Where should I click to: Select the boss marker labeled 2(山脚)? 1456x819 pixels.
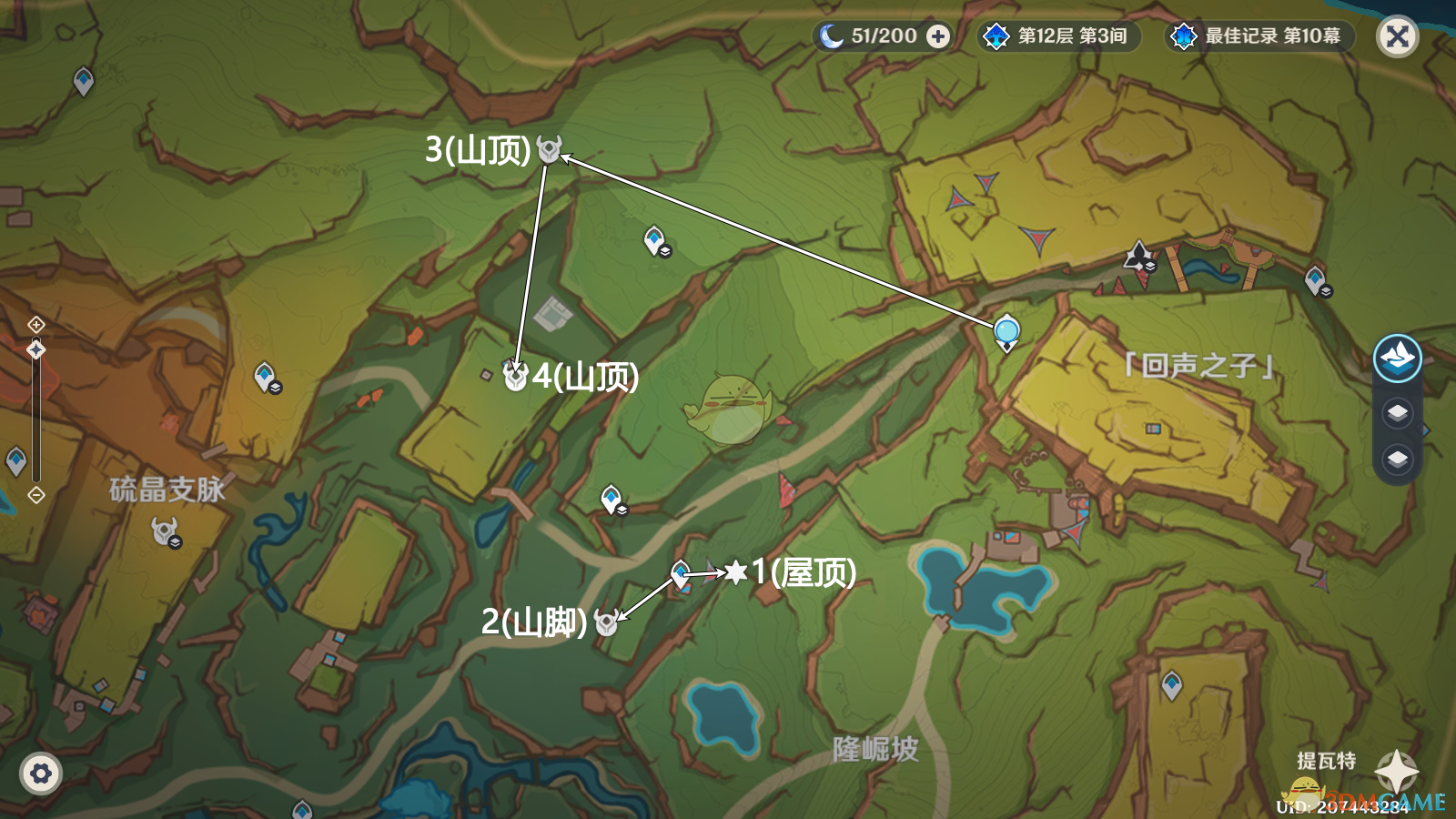click(605, 623)
